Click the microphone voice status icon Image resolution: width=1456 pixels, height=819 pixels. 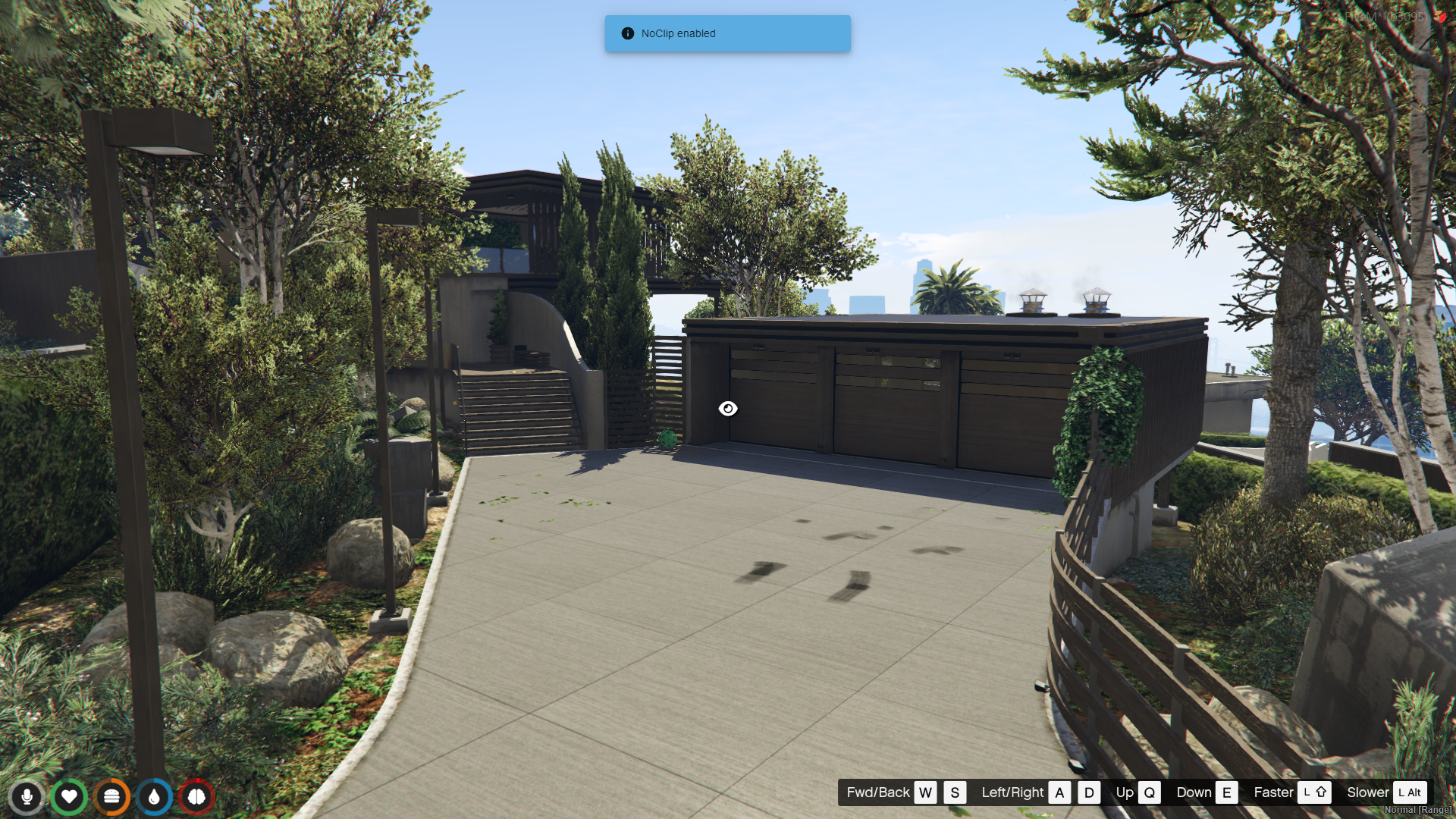27,796
